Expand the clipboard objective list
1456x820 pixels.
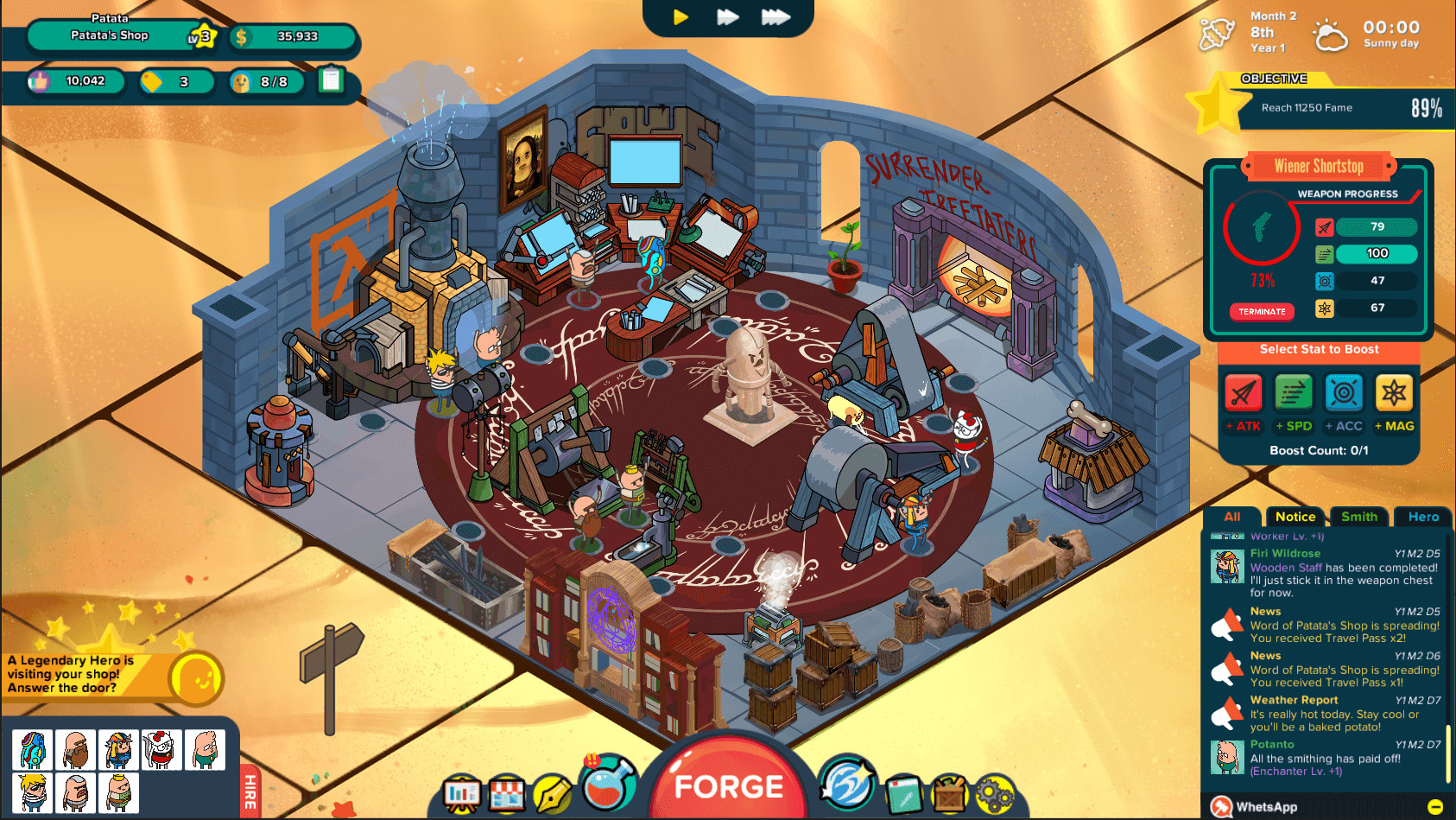point(331,82)
